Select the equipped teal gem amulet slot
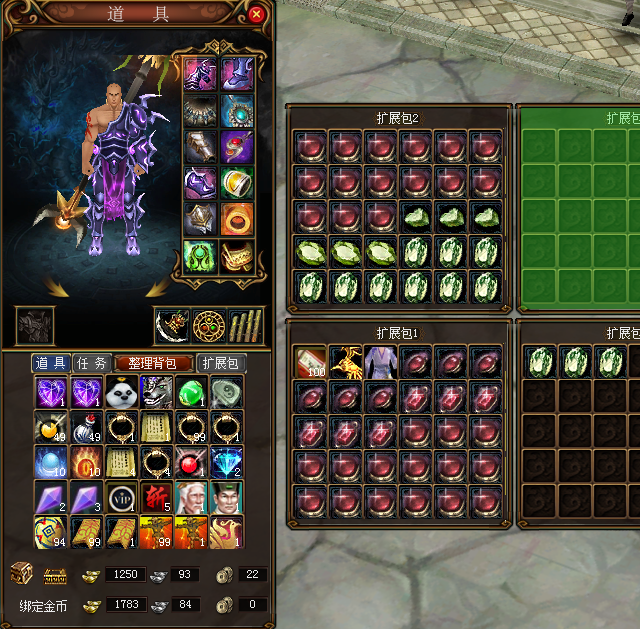 [237, 110]
